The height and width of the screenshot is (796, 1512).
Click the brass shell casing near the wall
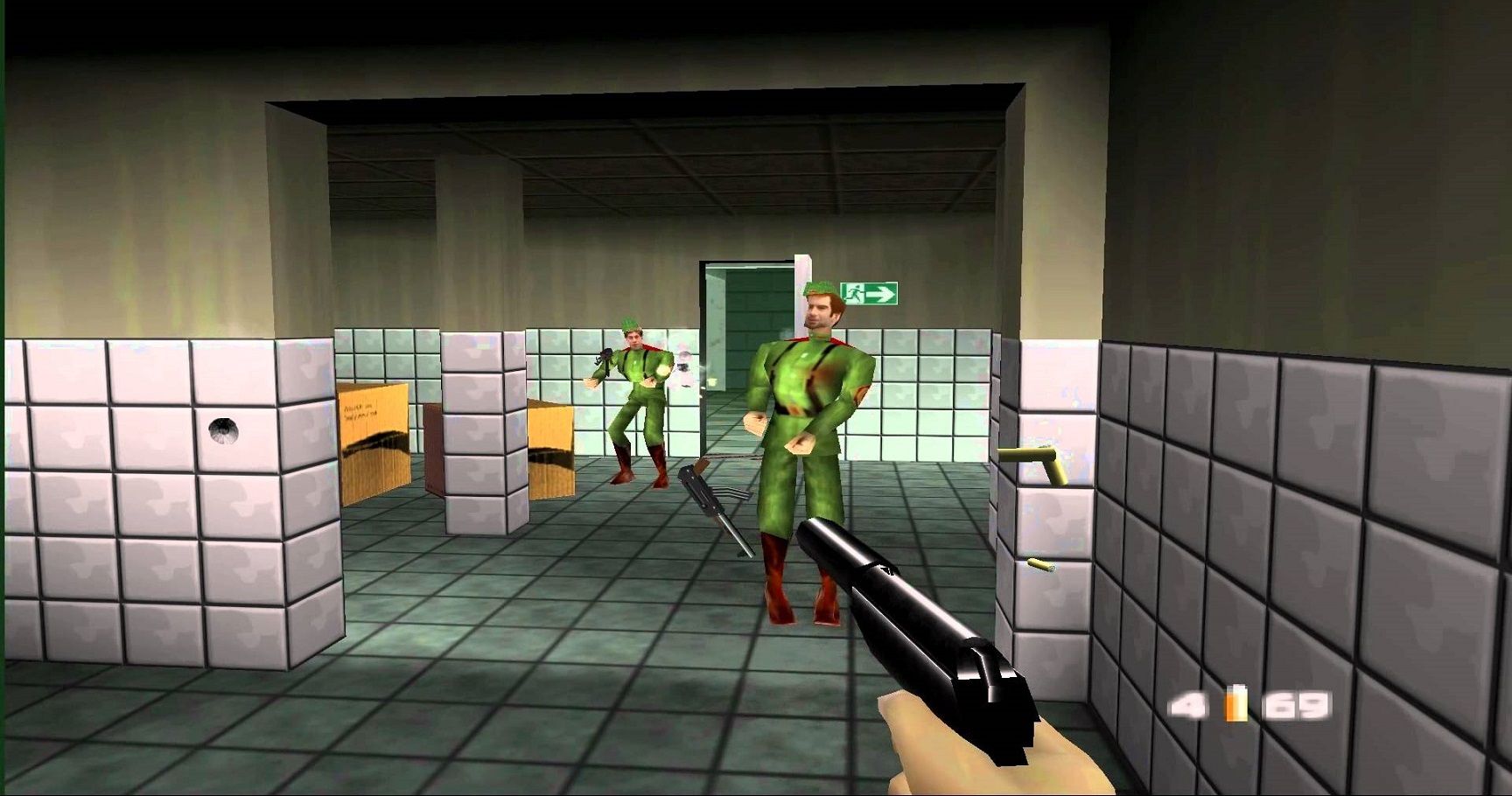(x=1041, y=564)
